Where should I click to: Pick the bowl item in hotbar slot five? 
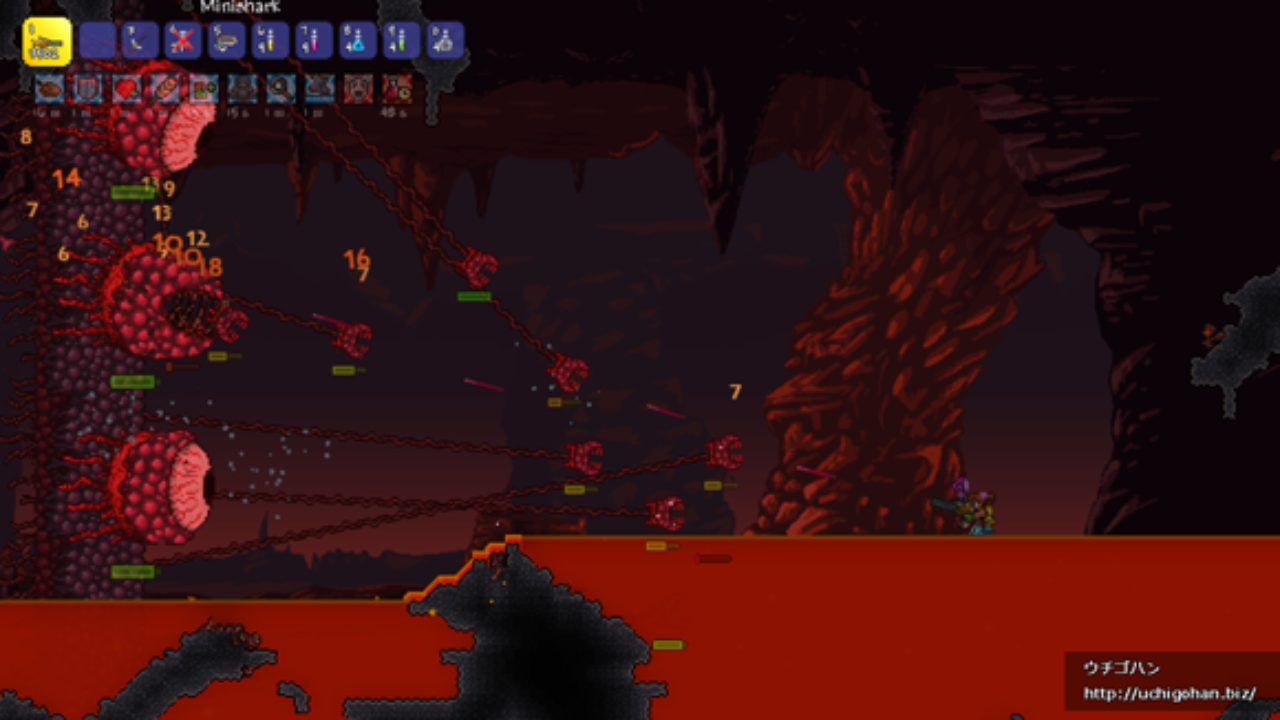click(227, 41)
